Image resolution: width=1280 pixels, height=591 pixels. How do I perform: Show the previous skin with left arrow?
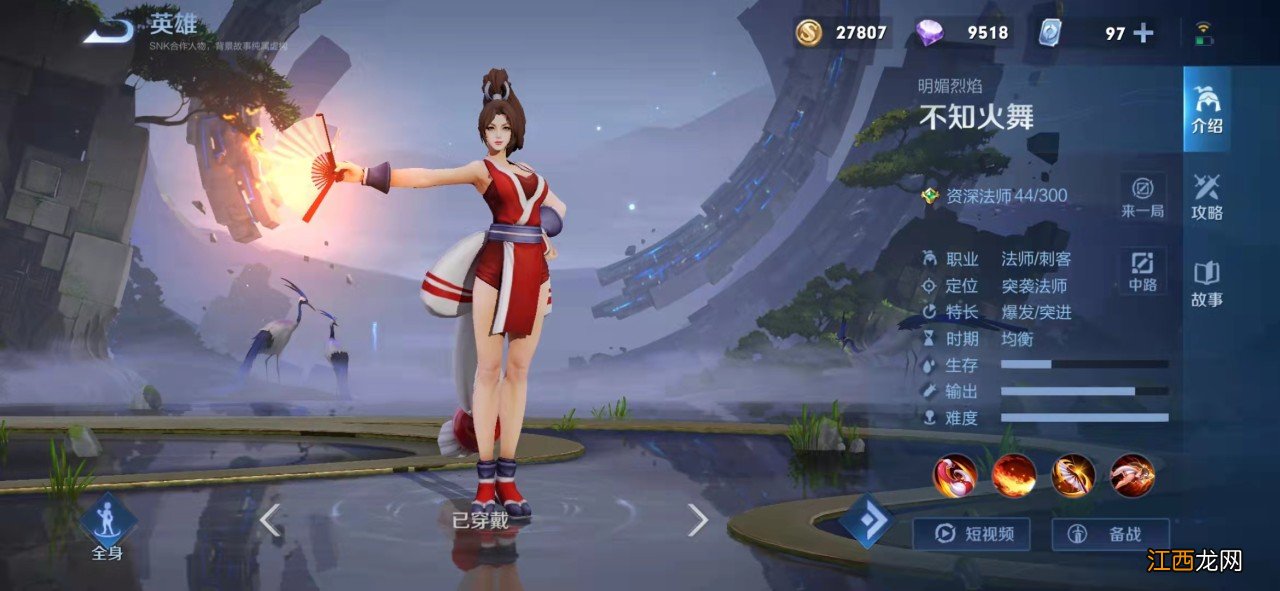270,519
